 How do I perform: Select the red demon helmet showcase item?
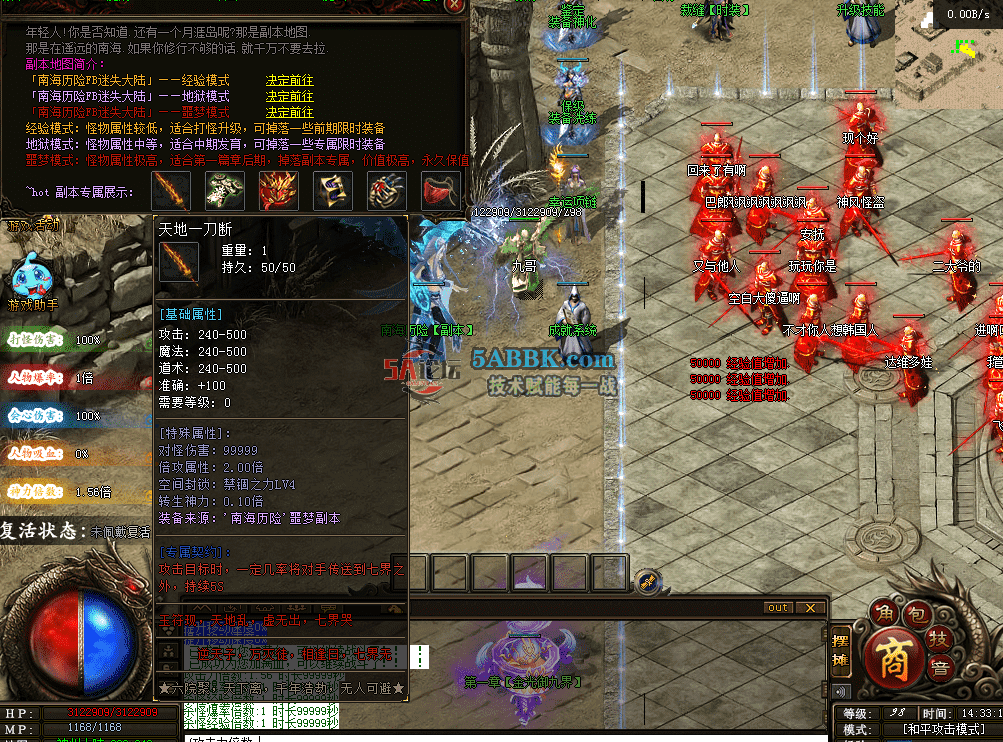[279, 189]
